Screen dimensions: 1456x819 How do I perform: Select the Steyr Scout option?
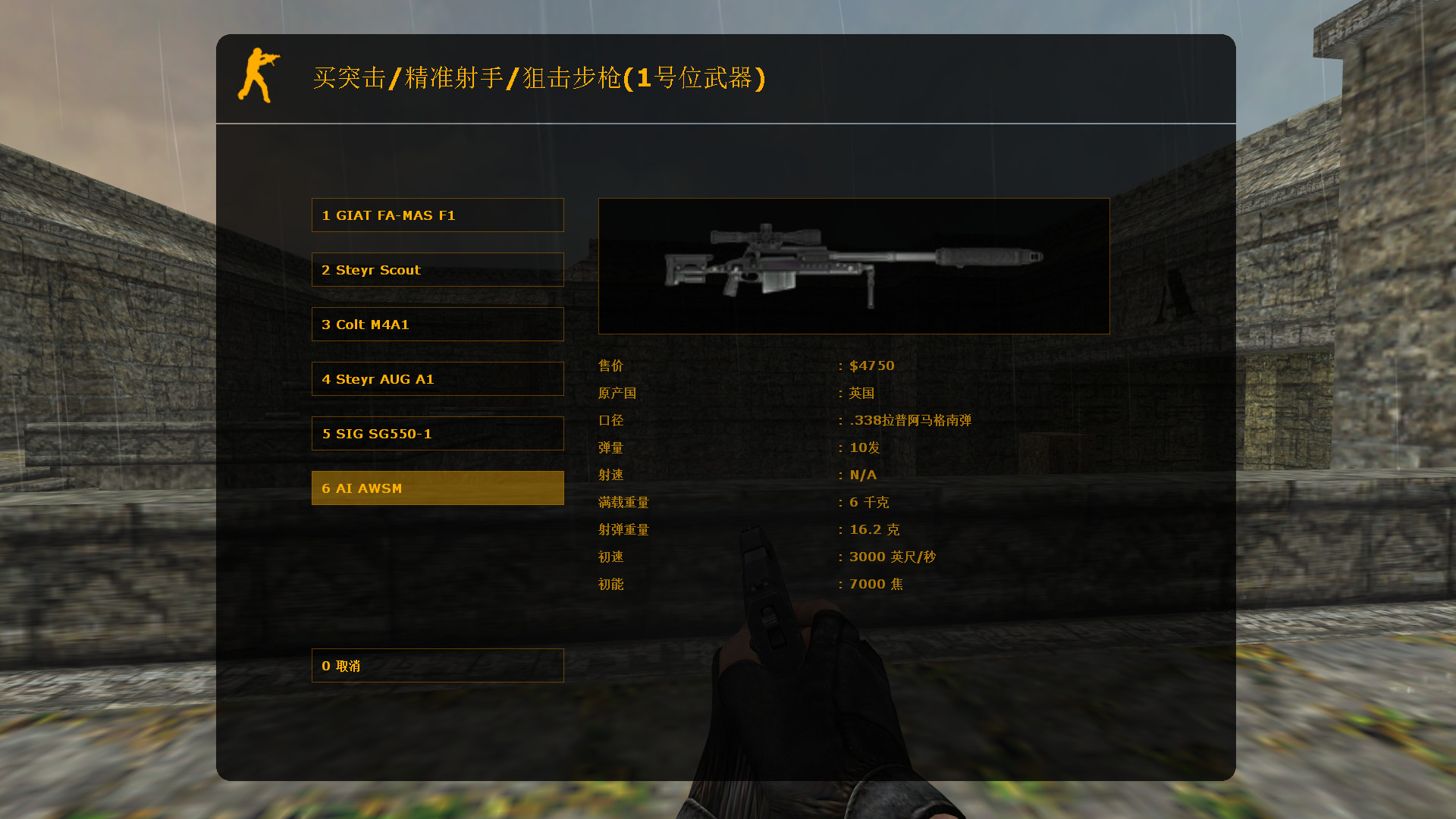pos(438,269)
